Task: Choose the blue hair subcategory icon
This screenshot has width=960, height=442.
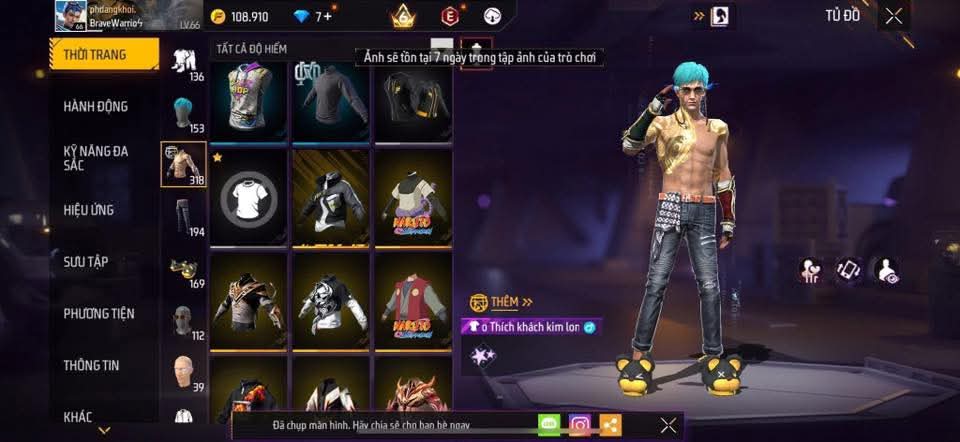Action: point(183,112)
